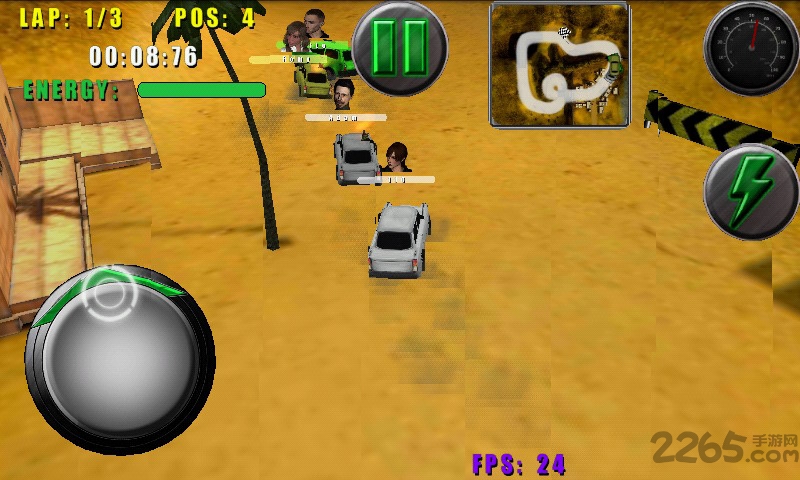Pause the race with the green pause button

pos(400,48)
